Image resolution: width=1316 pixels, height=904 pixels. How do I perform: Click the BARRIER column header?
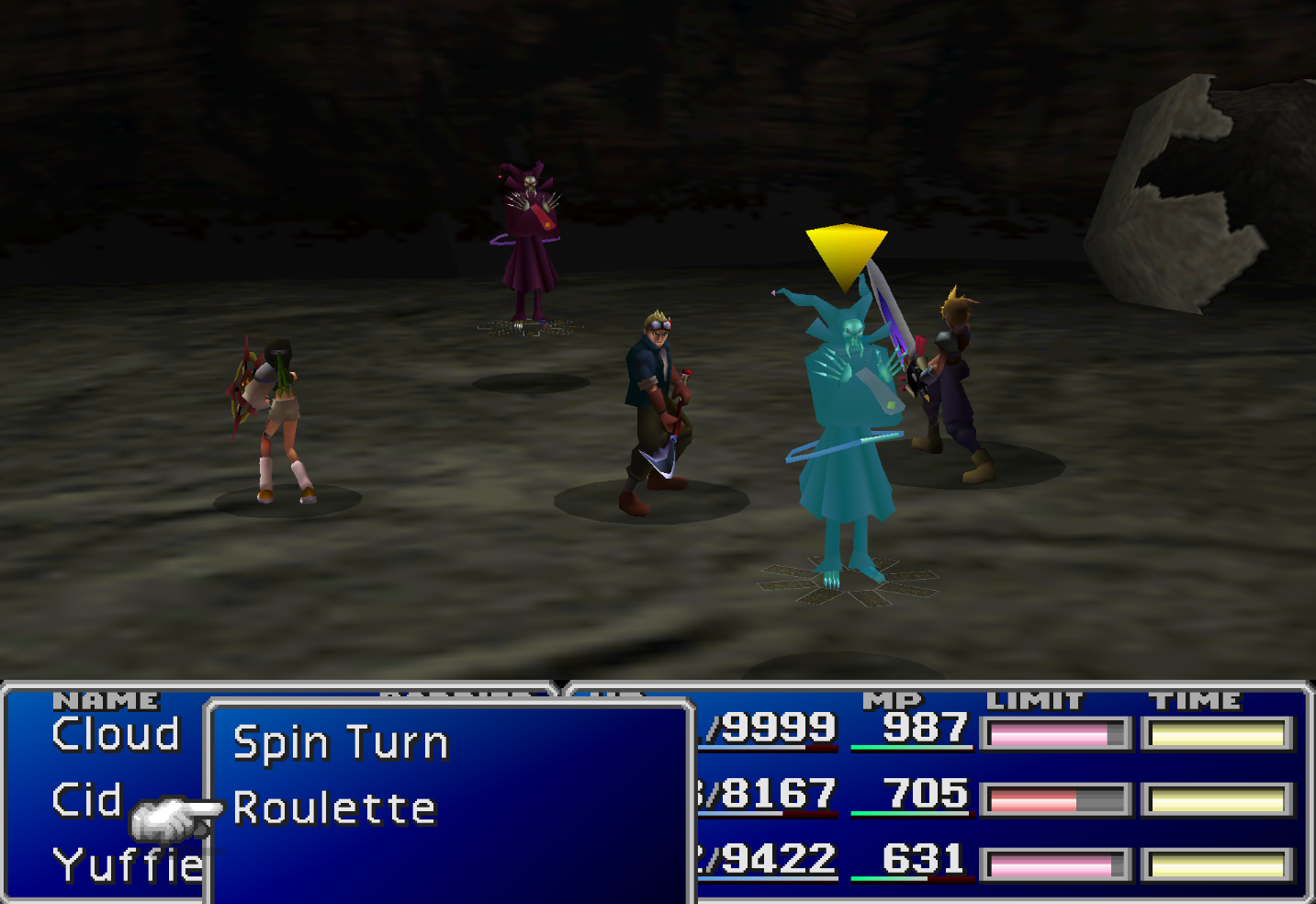450,699
